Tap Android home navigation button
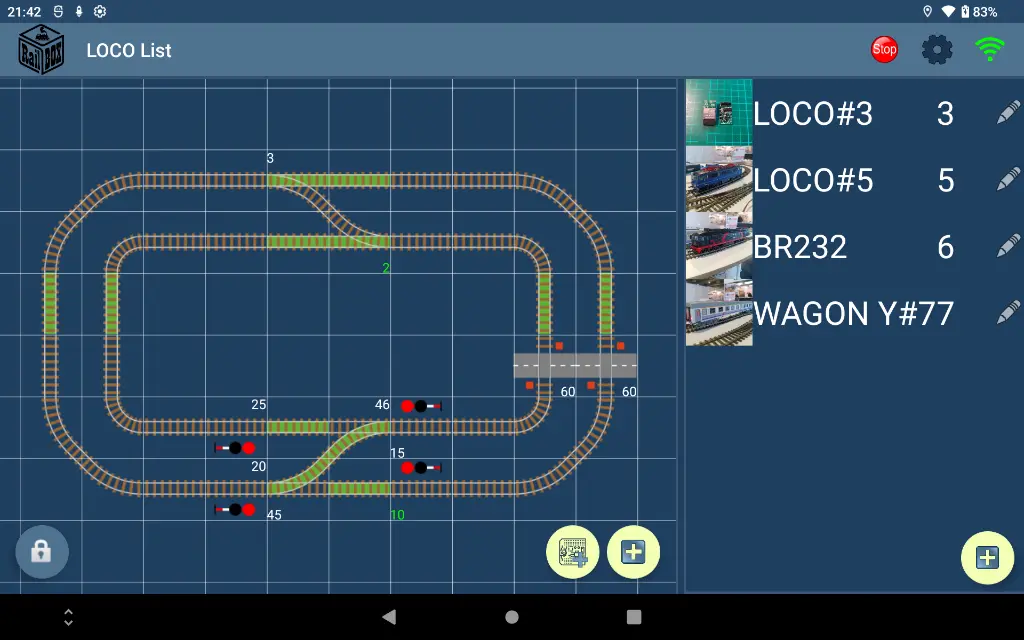 click(x=512, y=617)
